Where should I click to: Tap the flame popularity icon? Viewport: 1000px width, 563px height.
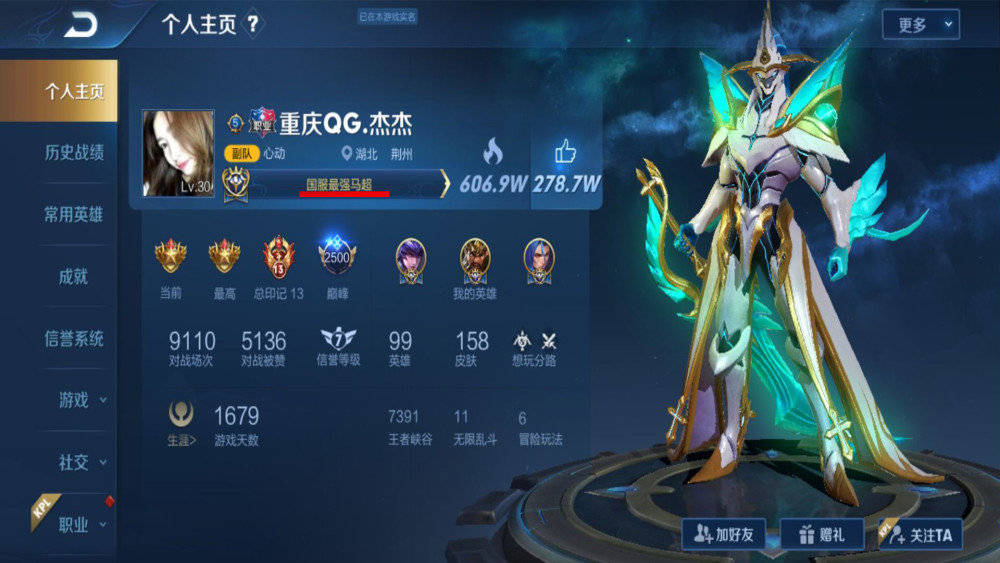pyautogui.click(x=492, y=152)
